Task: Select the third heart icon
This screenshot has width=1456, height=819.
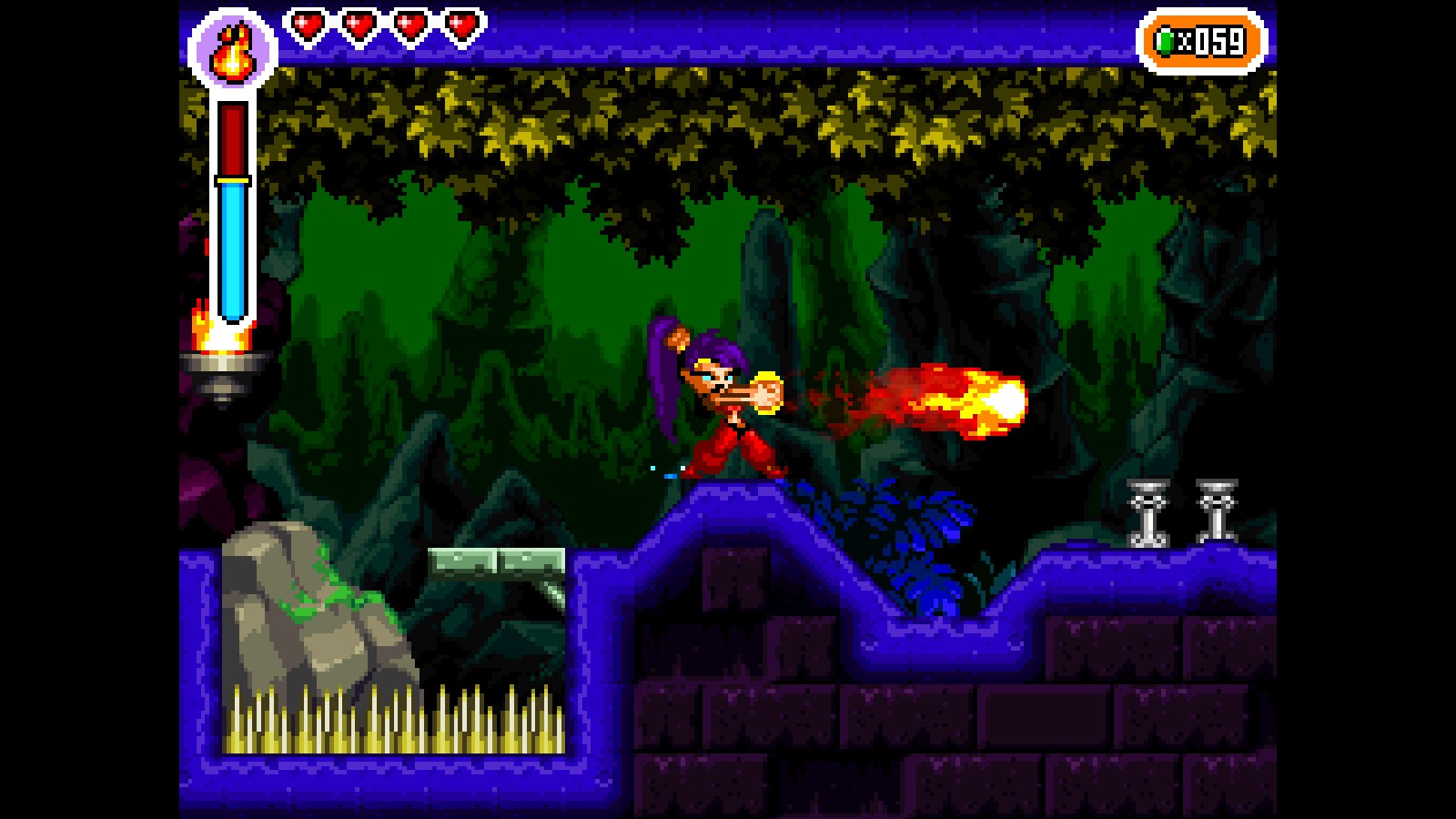Action: [409, 25]
